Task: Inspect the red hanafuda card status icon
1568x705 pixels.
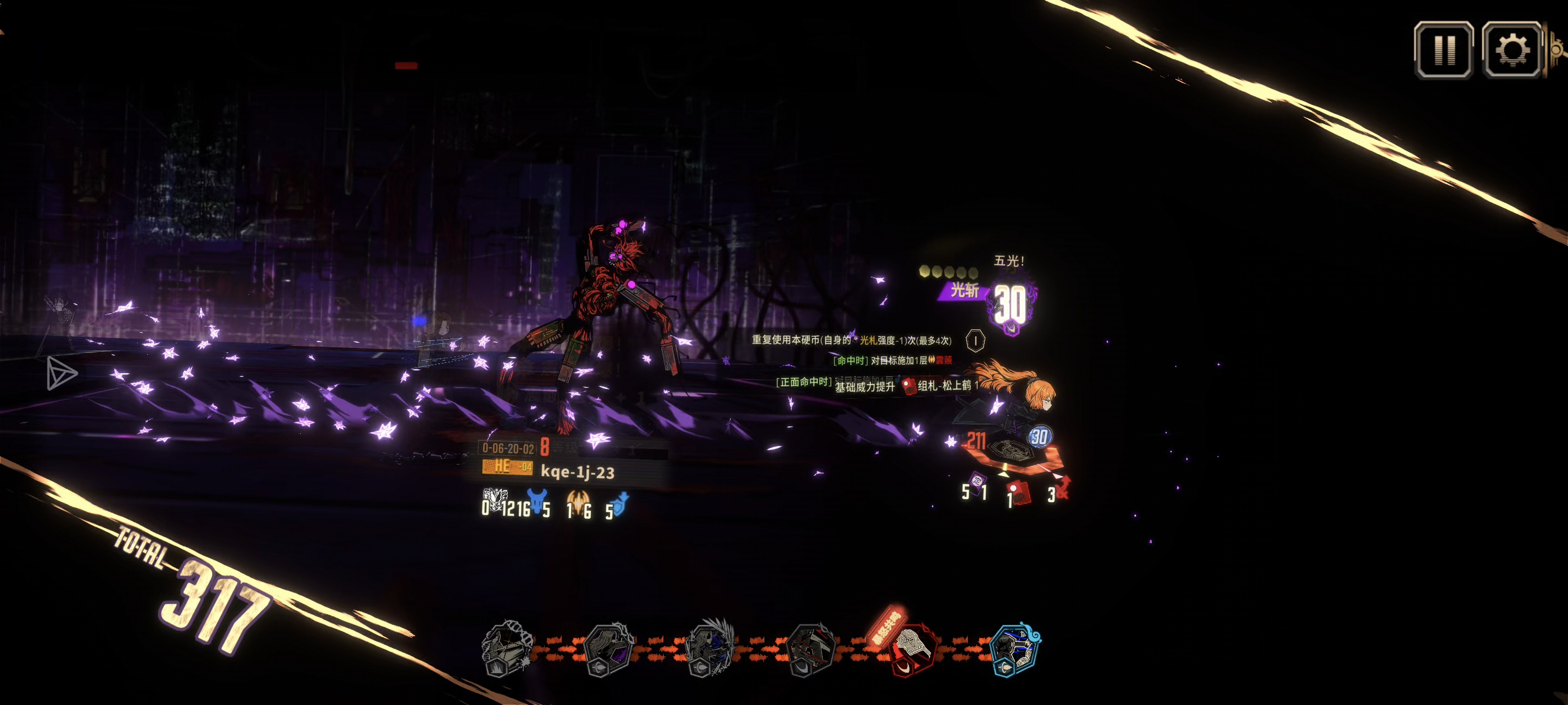Action: tap(1019, 492)
